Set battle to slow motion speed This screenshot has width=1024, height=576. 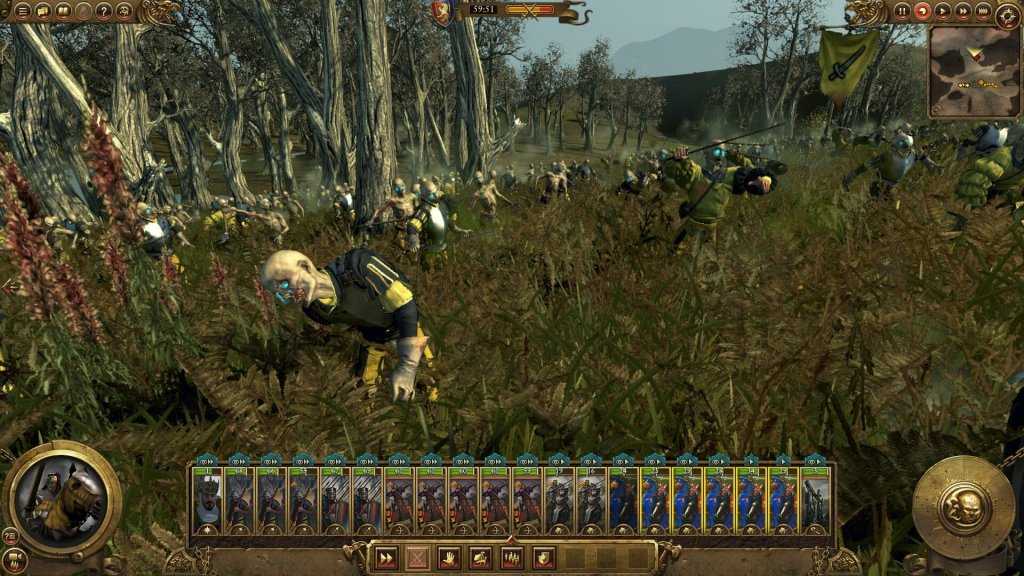pos(923,11)
